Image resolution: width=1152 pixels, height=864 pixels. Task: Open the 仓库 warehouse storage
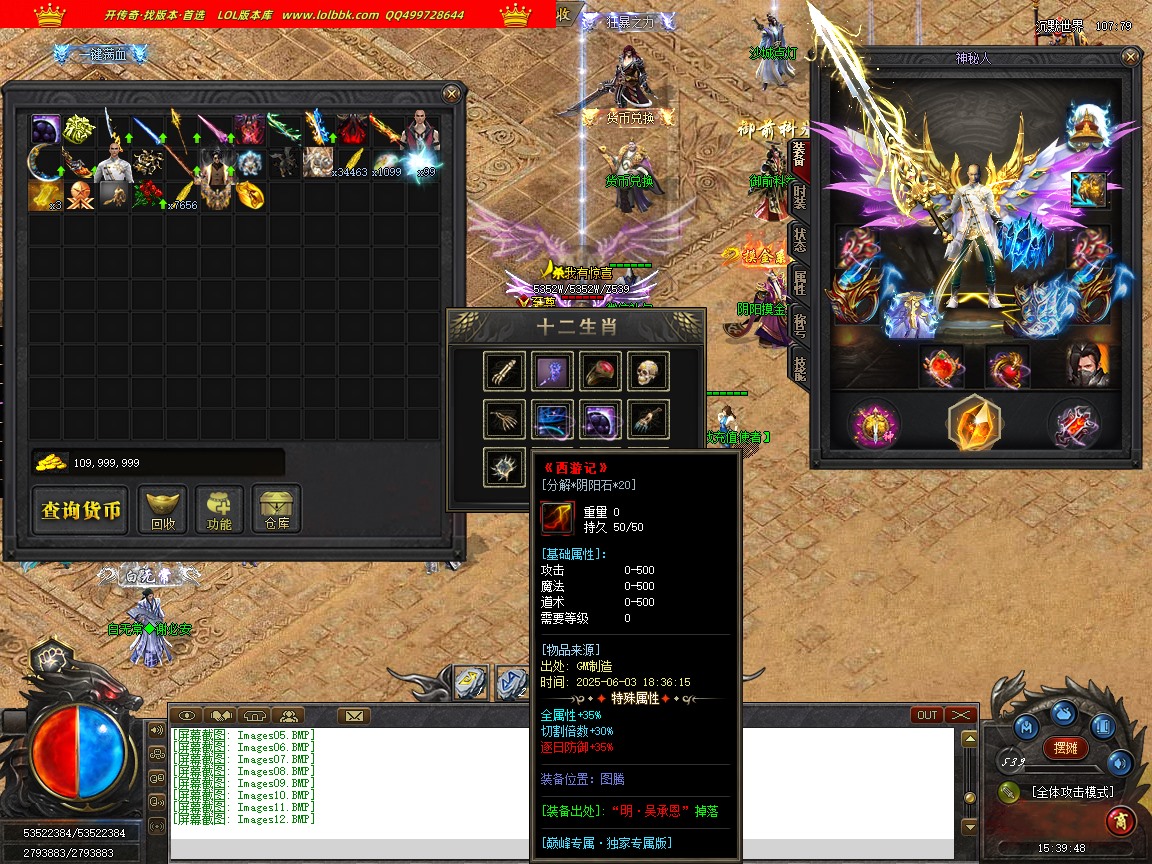click(x=277, y=510)
